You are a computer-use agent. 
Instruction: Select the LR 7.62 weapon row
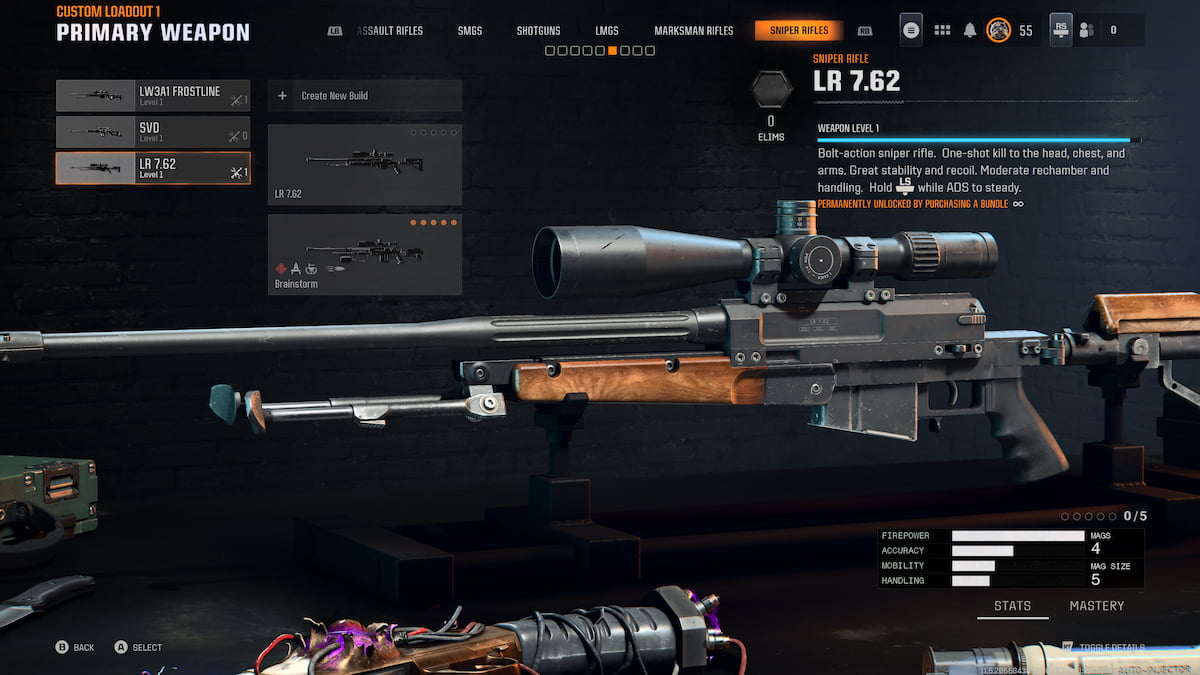tap(153, 168)
